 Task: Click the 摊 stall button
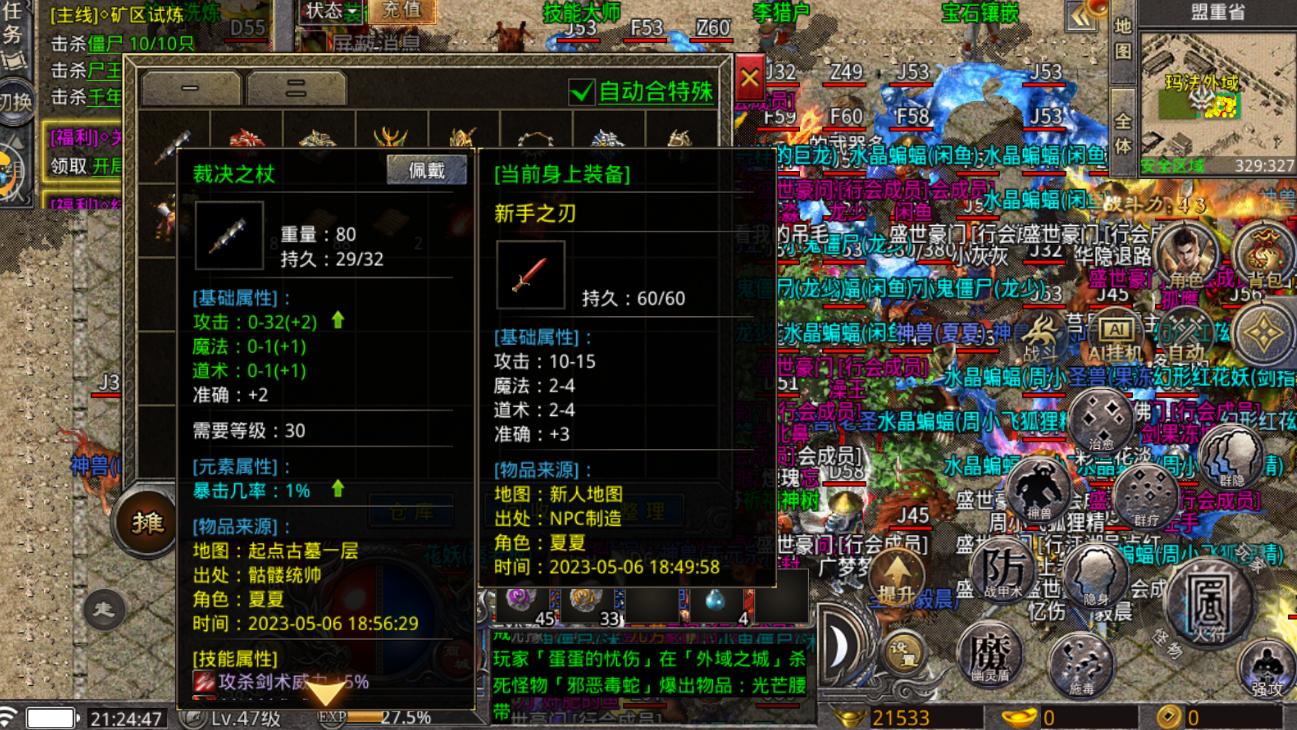146,521
